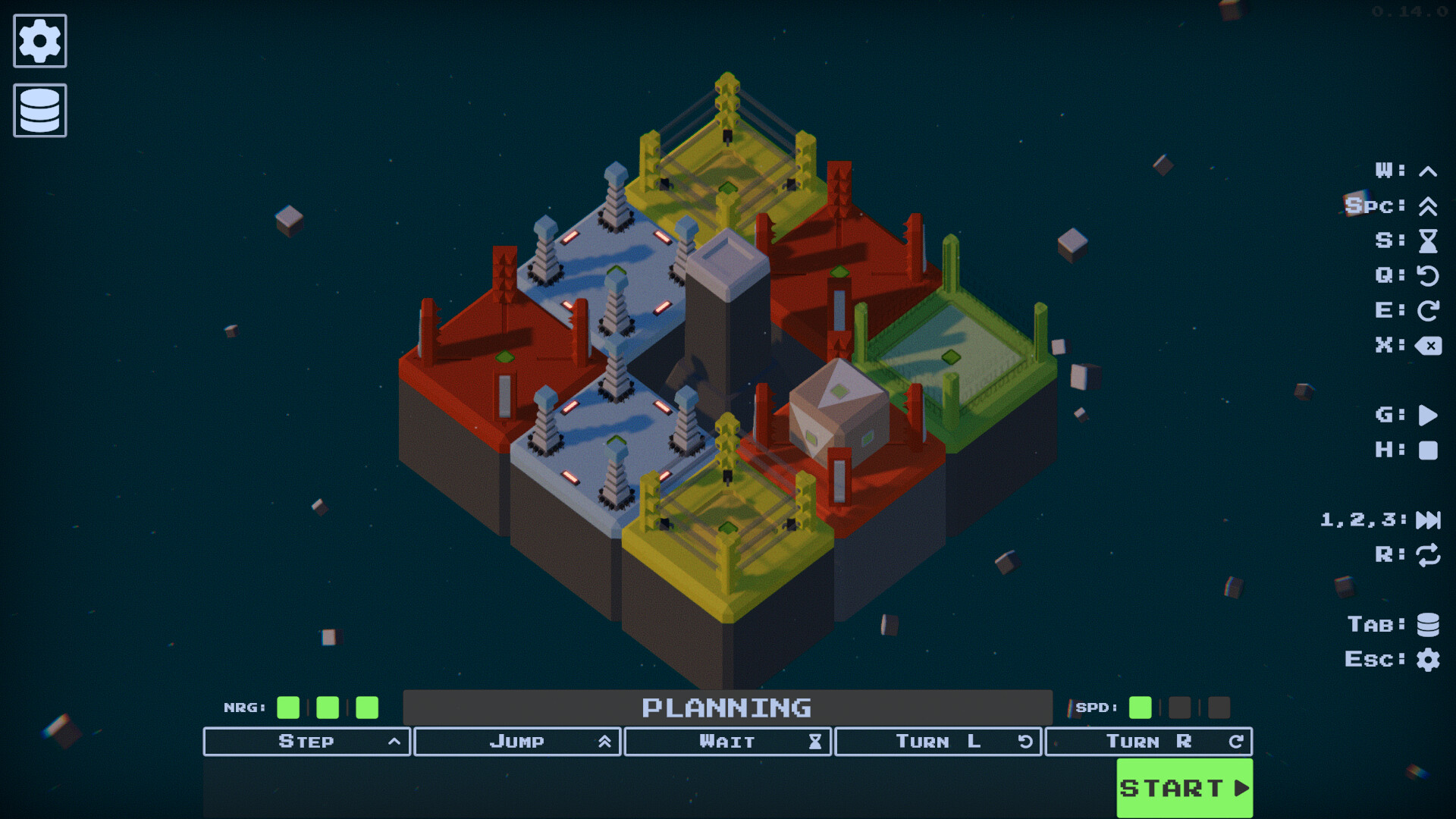Screen dimensions: 1456x819
Task: Click the R repeat loop icon
Action: 1429,554
